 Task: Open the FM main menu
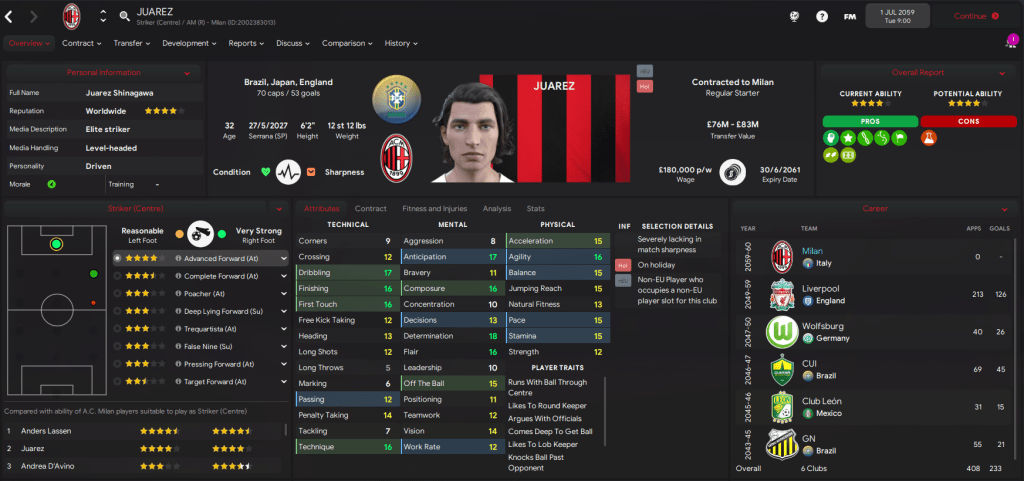pyautogui.click(x=850, y=16)
